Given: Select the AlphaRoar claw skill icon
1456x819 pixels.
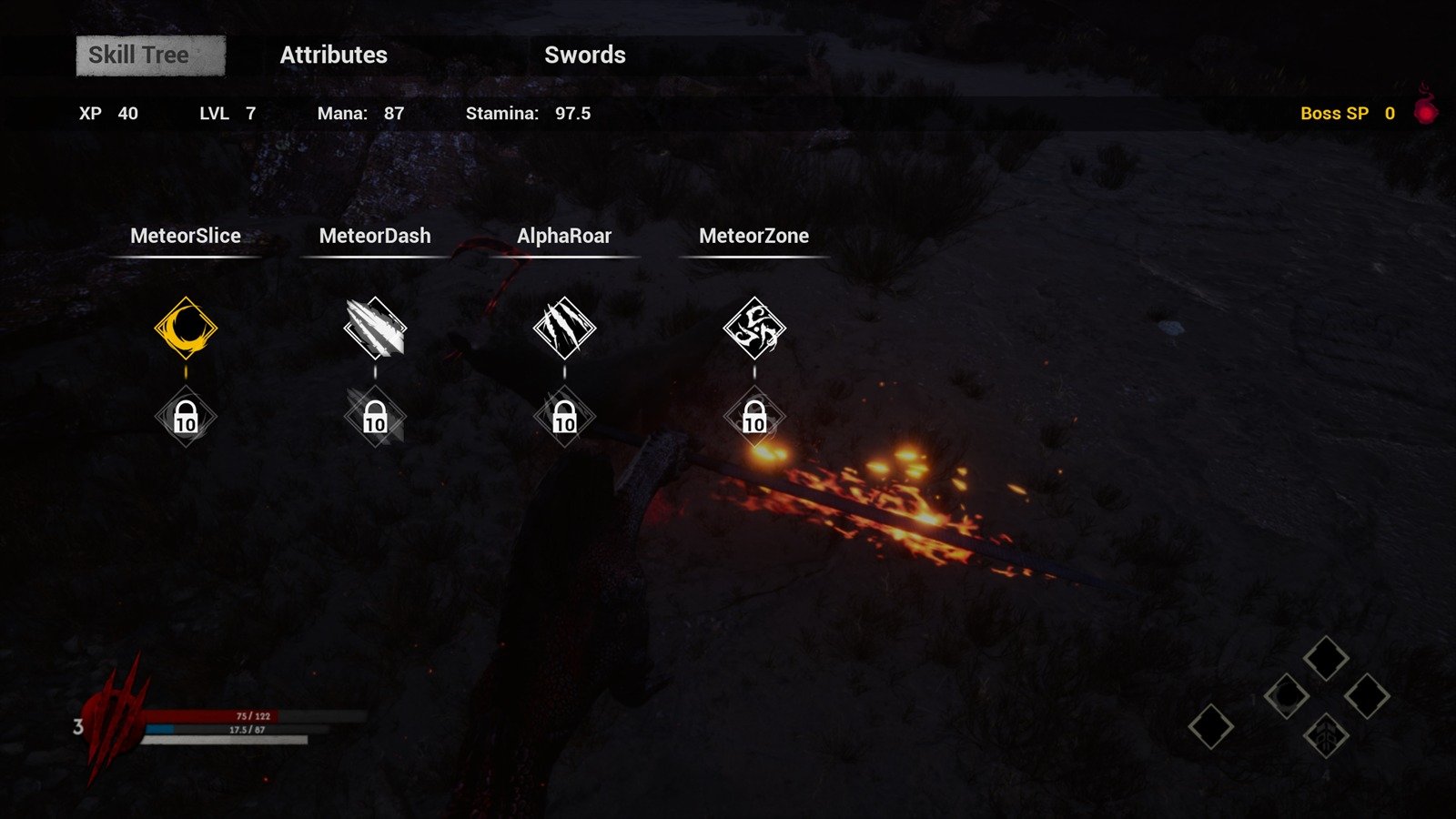Looking at the screenshot, I should pos(564,328).
